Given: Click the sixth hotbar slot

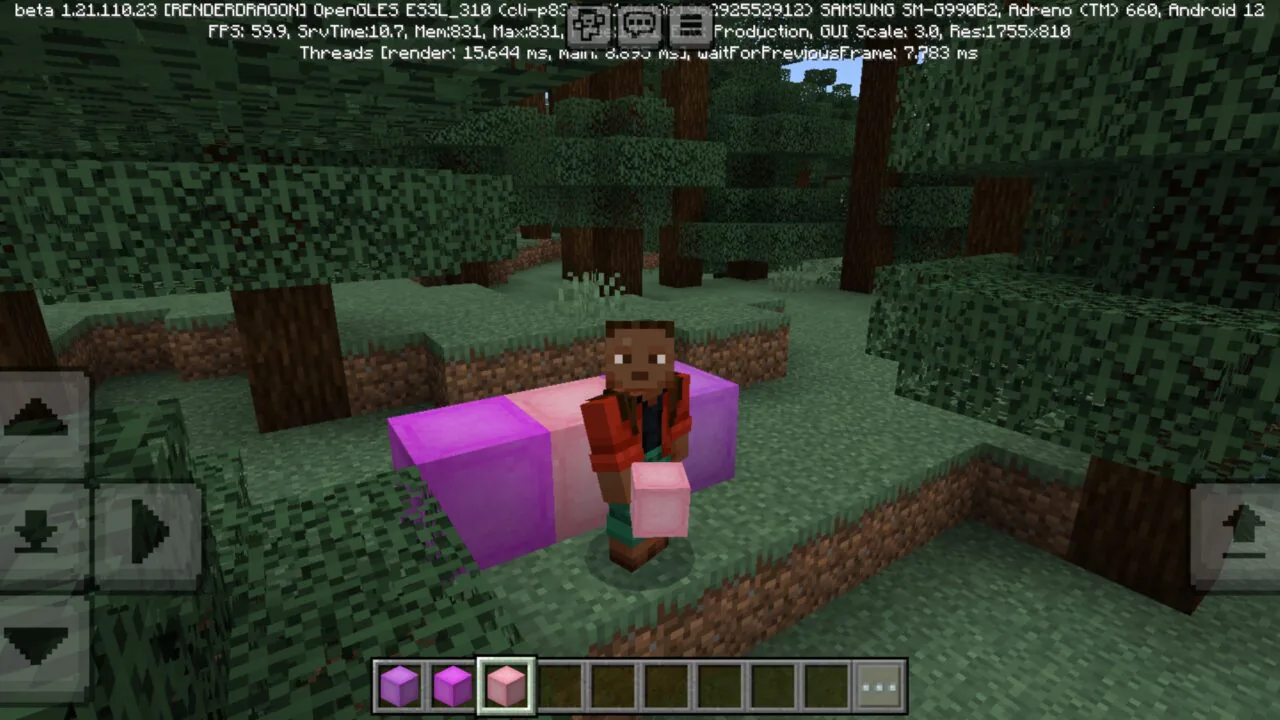Looking at the screenshot, I should pos(664,685).
